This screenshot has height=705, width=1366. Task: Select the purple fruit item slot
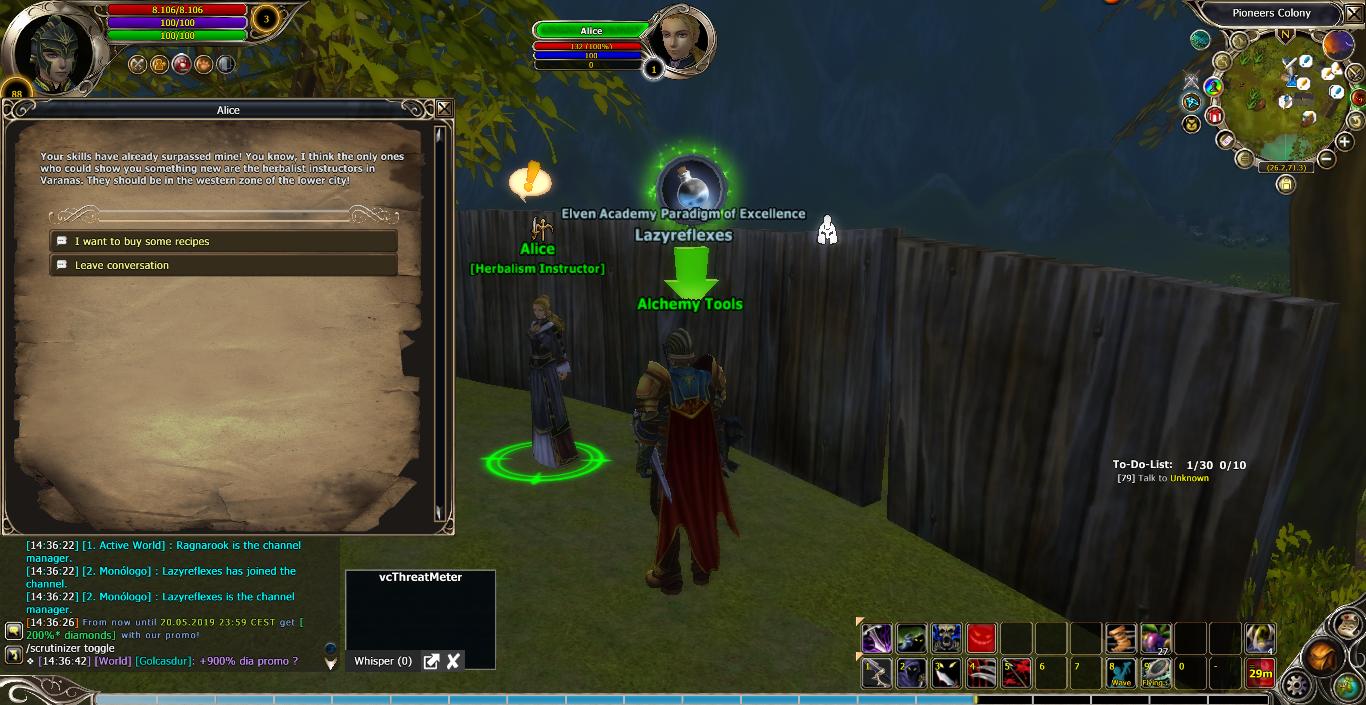[x=1156, y=638]
